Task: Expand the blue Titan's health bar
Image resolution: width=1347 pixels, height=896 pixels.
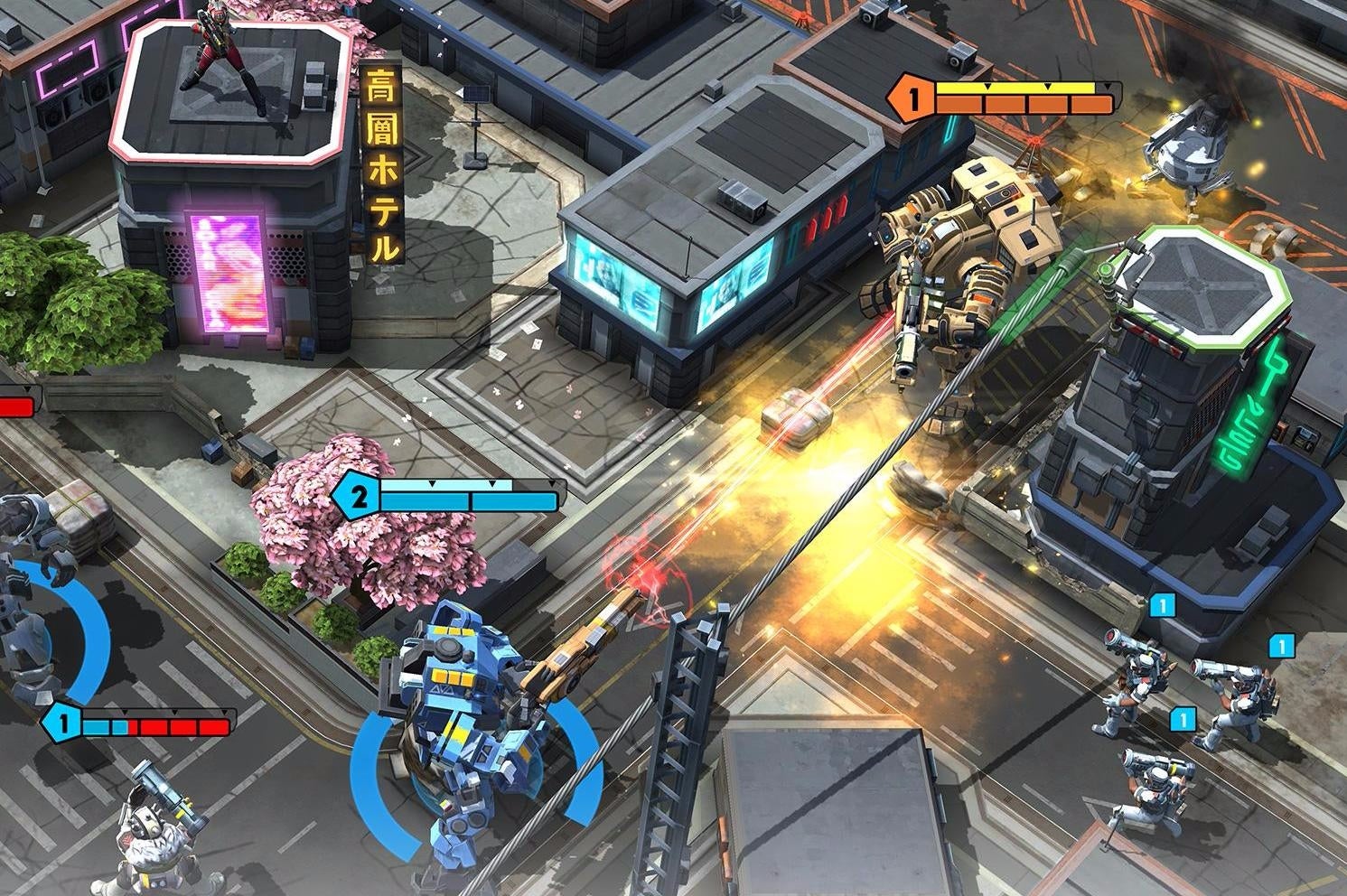Action: [x=465, y=495]
